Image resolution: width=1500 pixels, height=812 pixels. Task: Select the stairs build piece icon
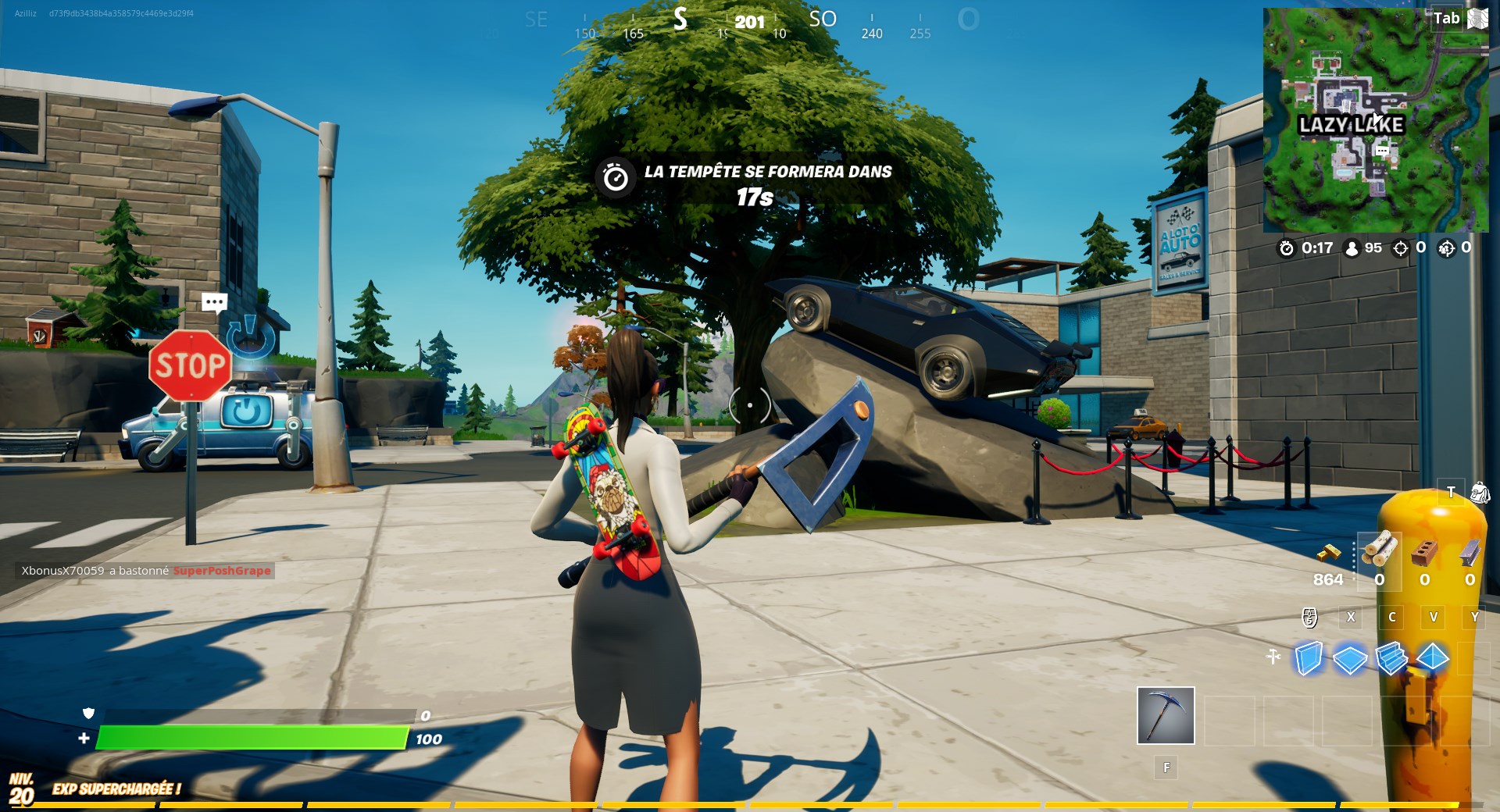pos(1391,658)
